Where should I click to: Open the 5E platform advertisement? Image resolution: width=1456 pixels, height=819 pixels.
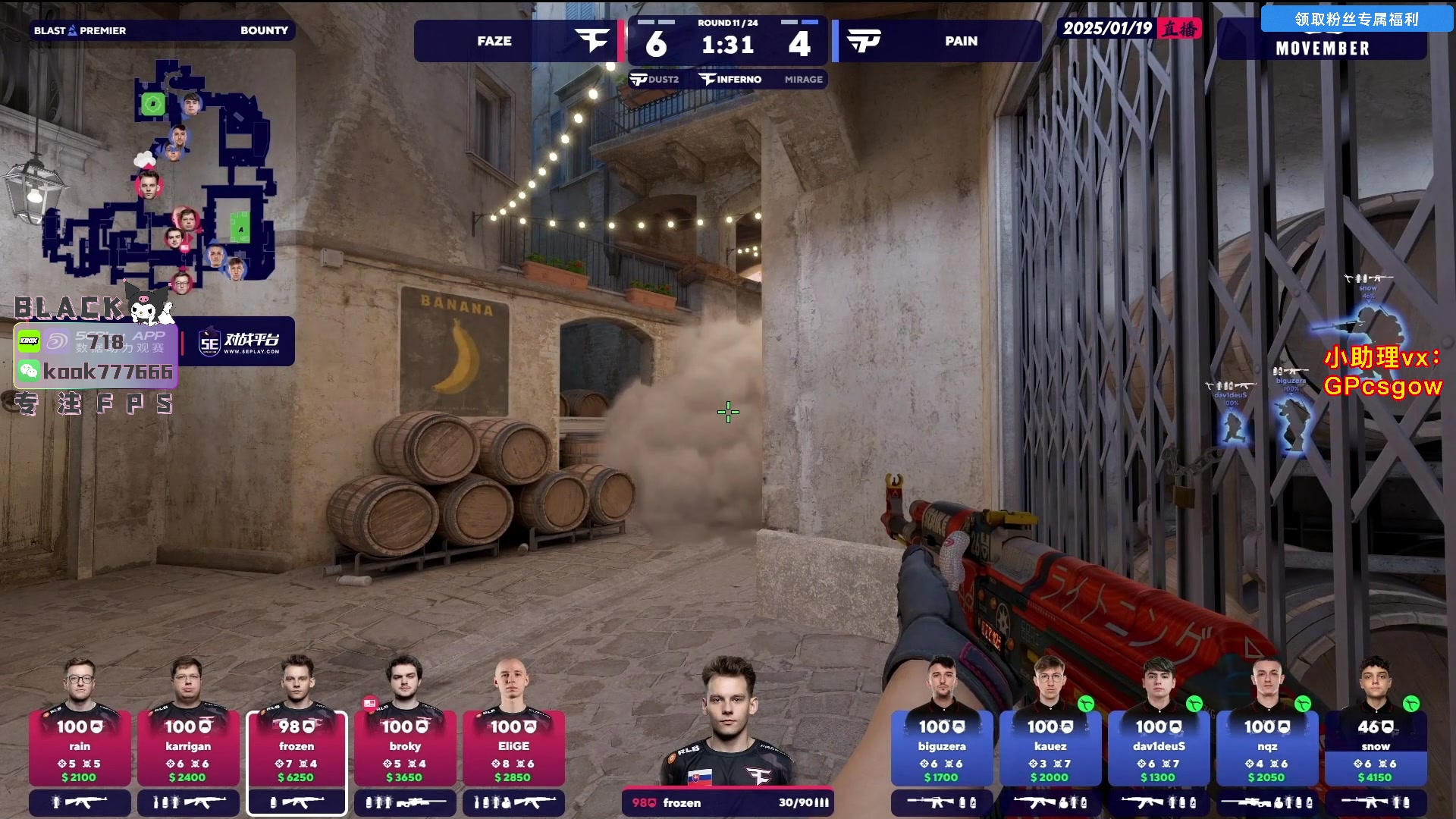coord(240,342)
